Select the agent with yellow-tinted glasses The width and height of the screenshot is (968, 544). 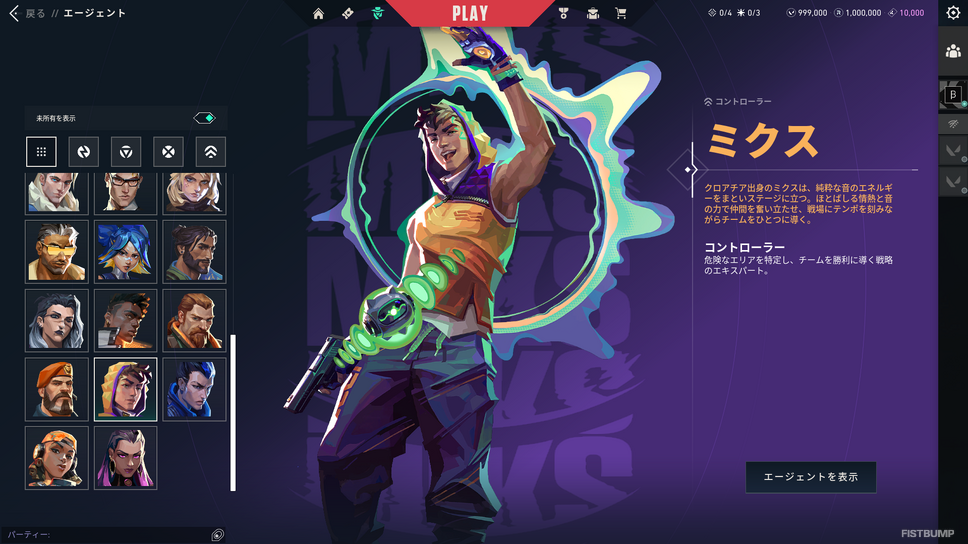[x=57, y=252]
